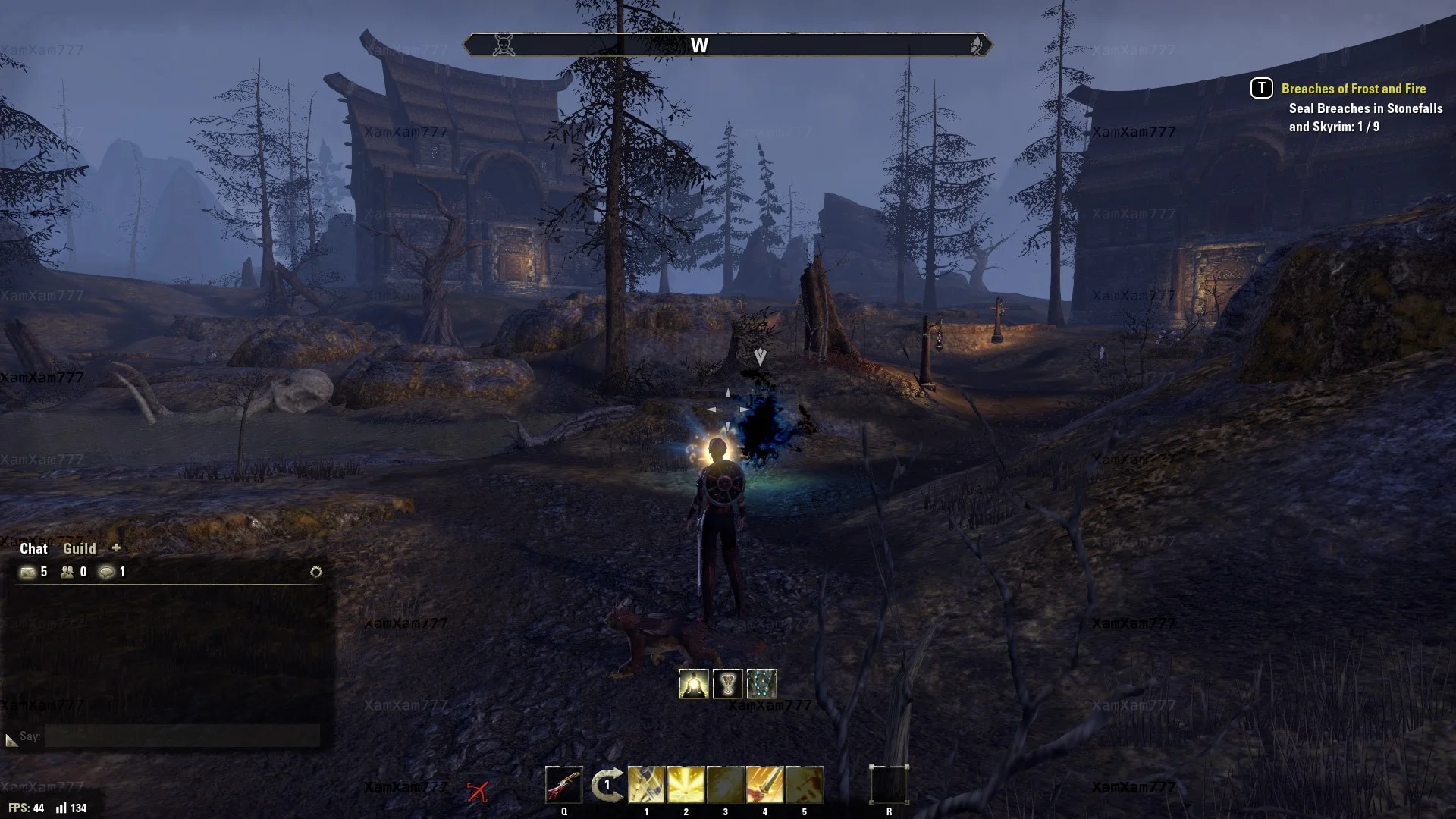Screen dimensions: 1456x819
Task: Trigger the dimmed ability in slot 5
Action: point(804,785)
